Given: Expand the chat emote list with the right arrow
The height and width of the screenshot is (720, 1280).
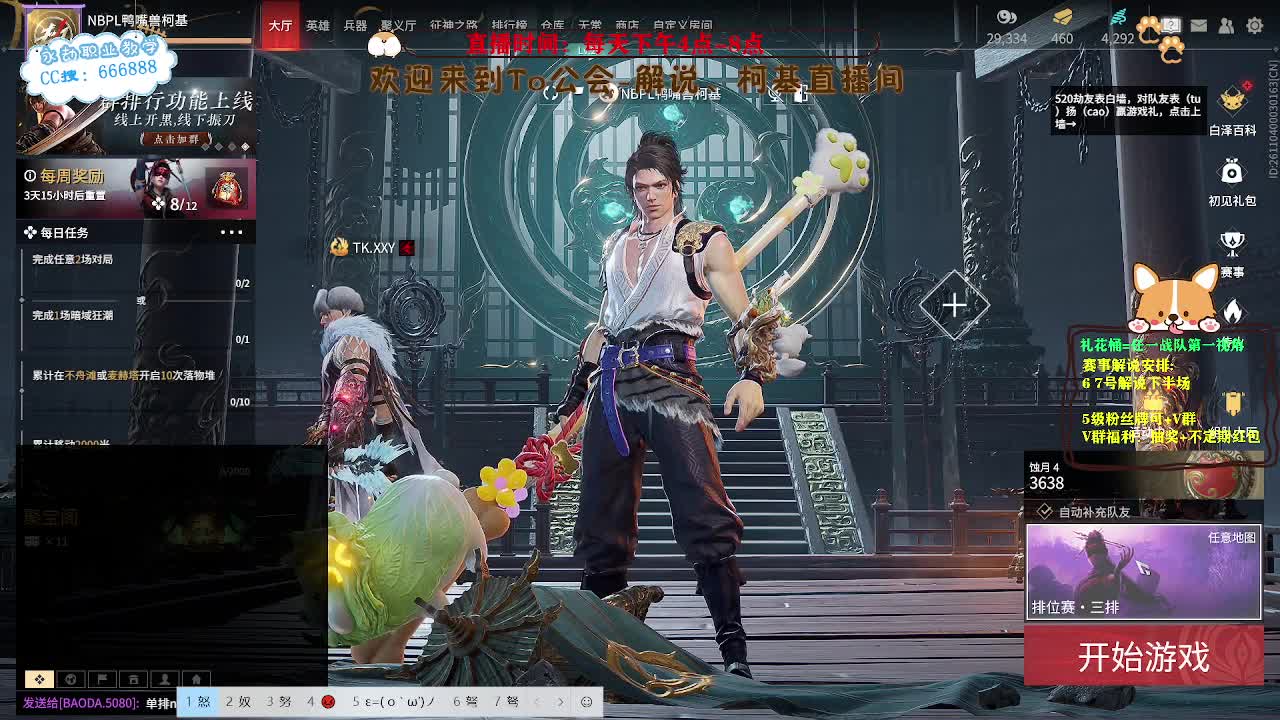Looking at the screenshot, I should 560,702.
